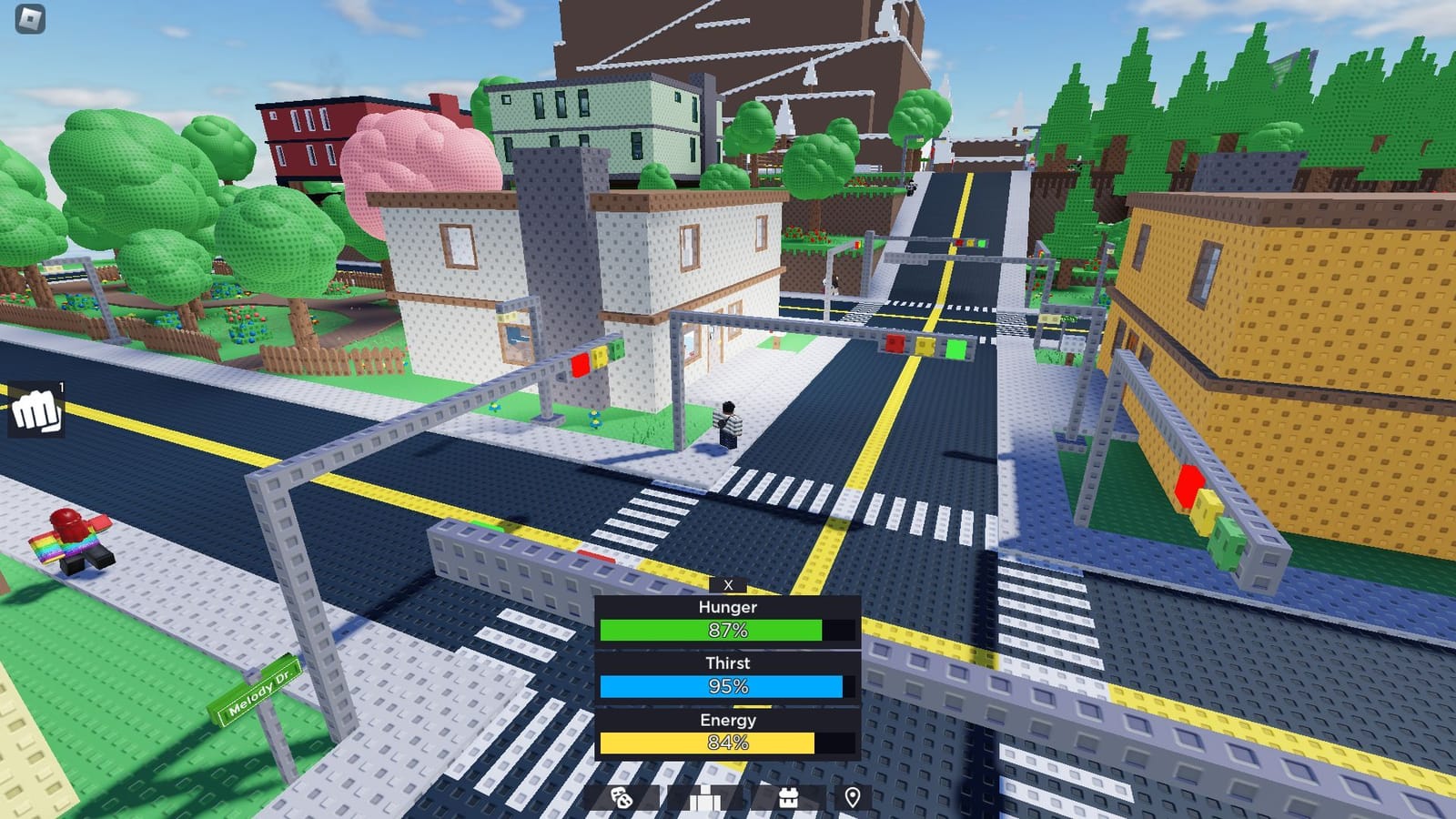Open the shop using the chest icon
The height and width of the screenshot is (819, 1456).
click(788, 797)
